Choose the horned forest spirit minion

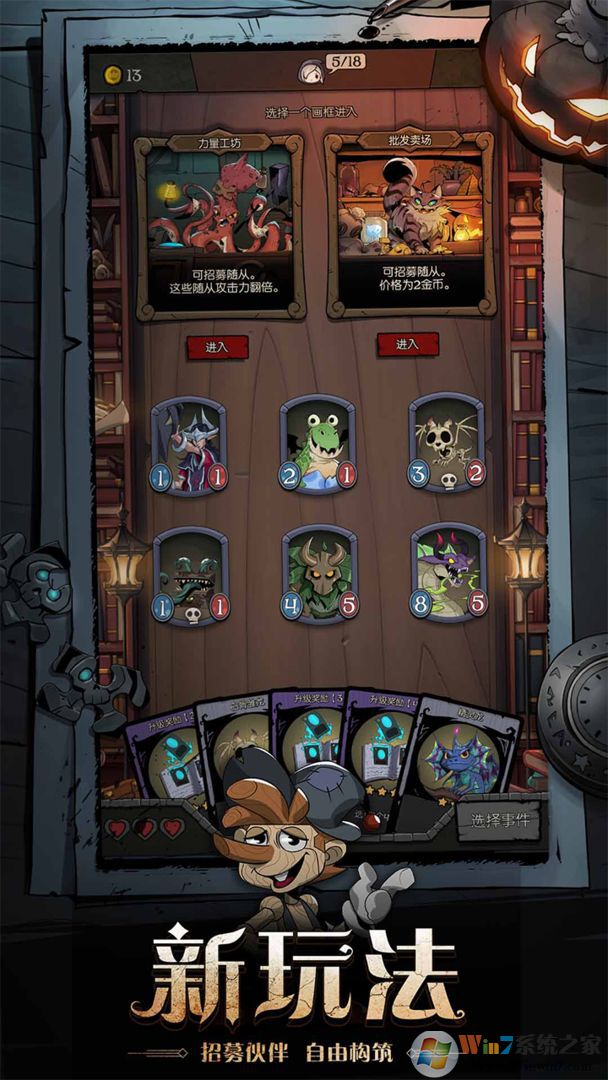pyautogui.click(x=318, y=572)
